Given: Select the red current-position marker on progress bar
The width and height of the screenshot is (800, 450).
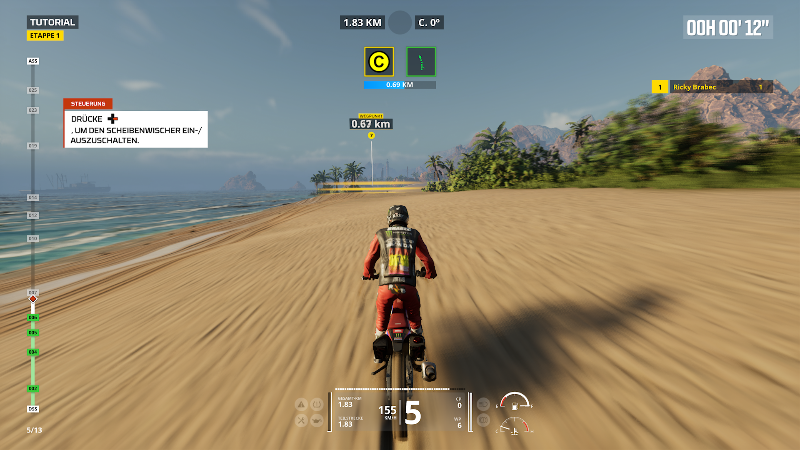Looking at the screenshot, I should [33, 298].
